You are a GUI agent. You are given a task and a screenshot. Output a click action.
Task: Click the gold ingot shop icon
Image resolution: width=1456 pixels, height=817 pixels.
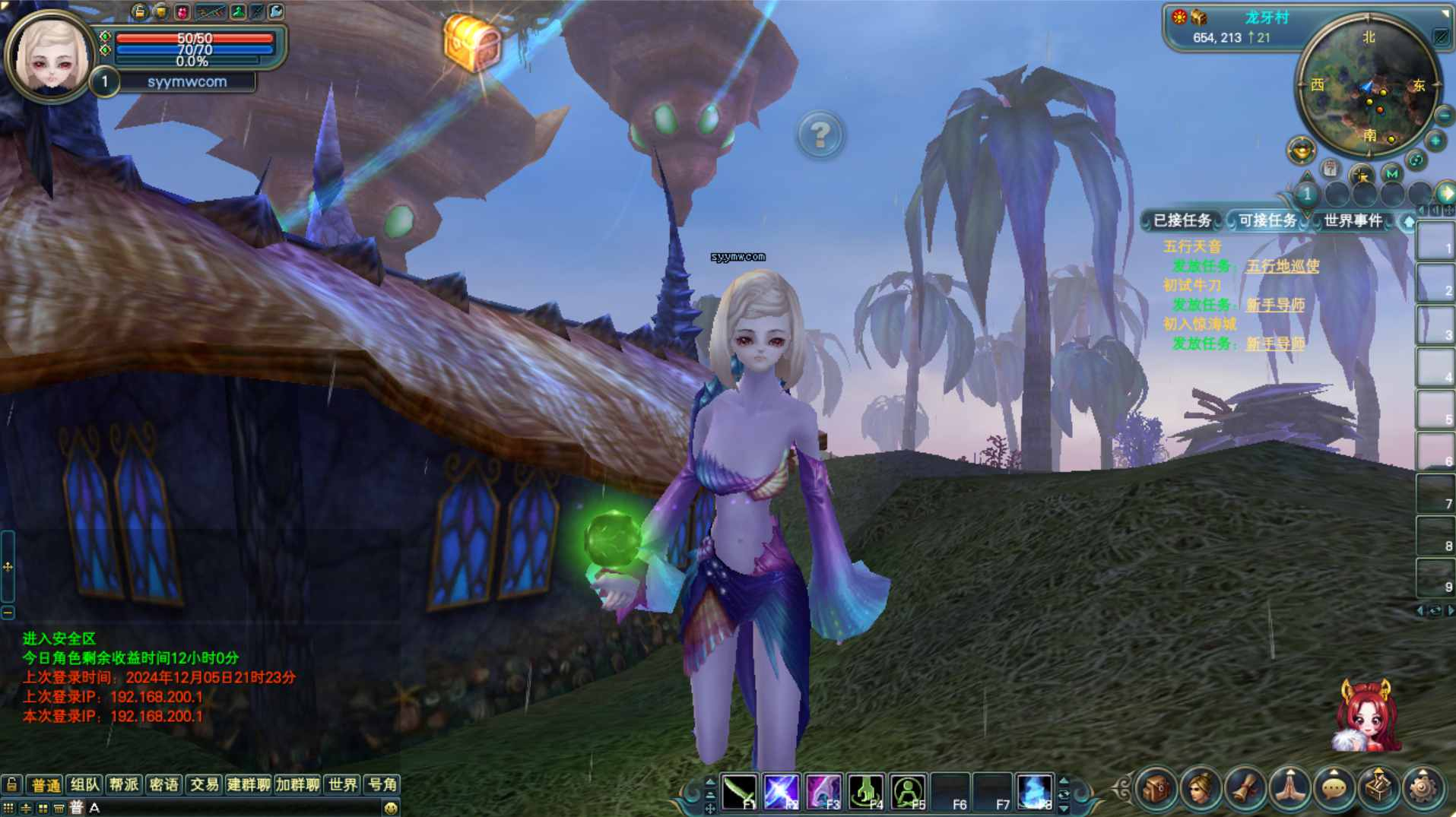1301,150
